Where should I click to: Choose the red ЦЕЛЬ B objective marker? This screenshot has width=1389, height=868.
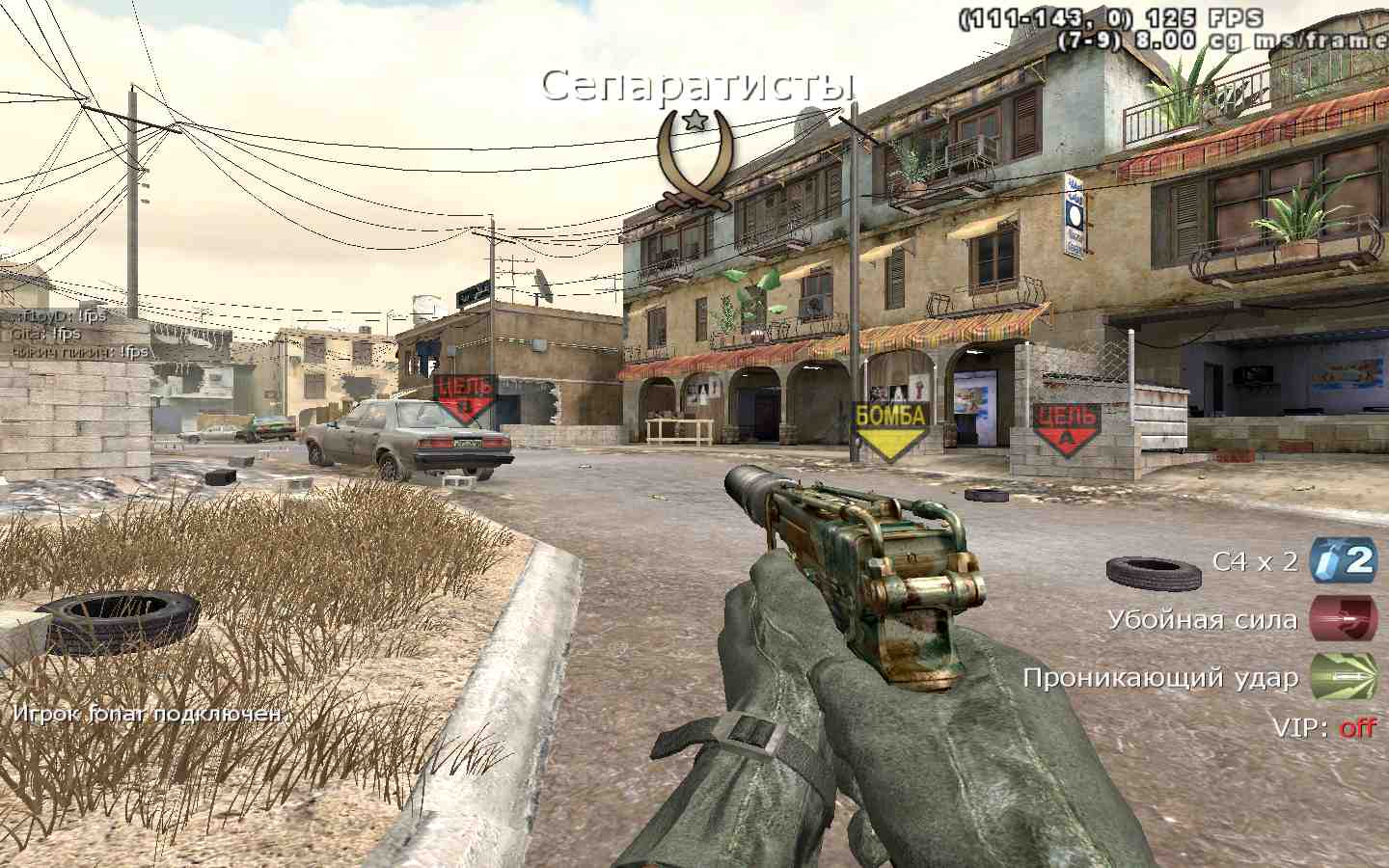point(466,398)
